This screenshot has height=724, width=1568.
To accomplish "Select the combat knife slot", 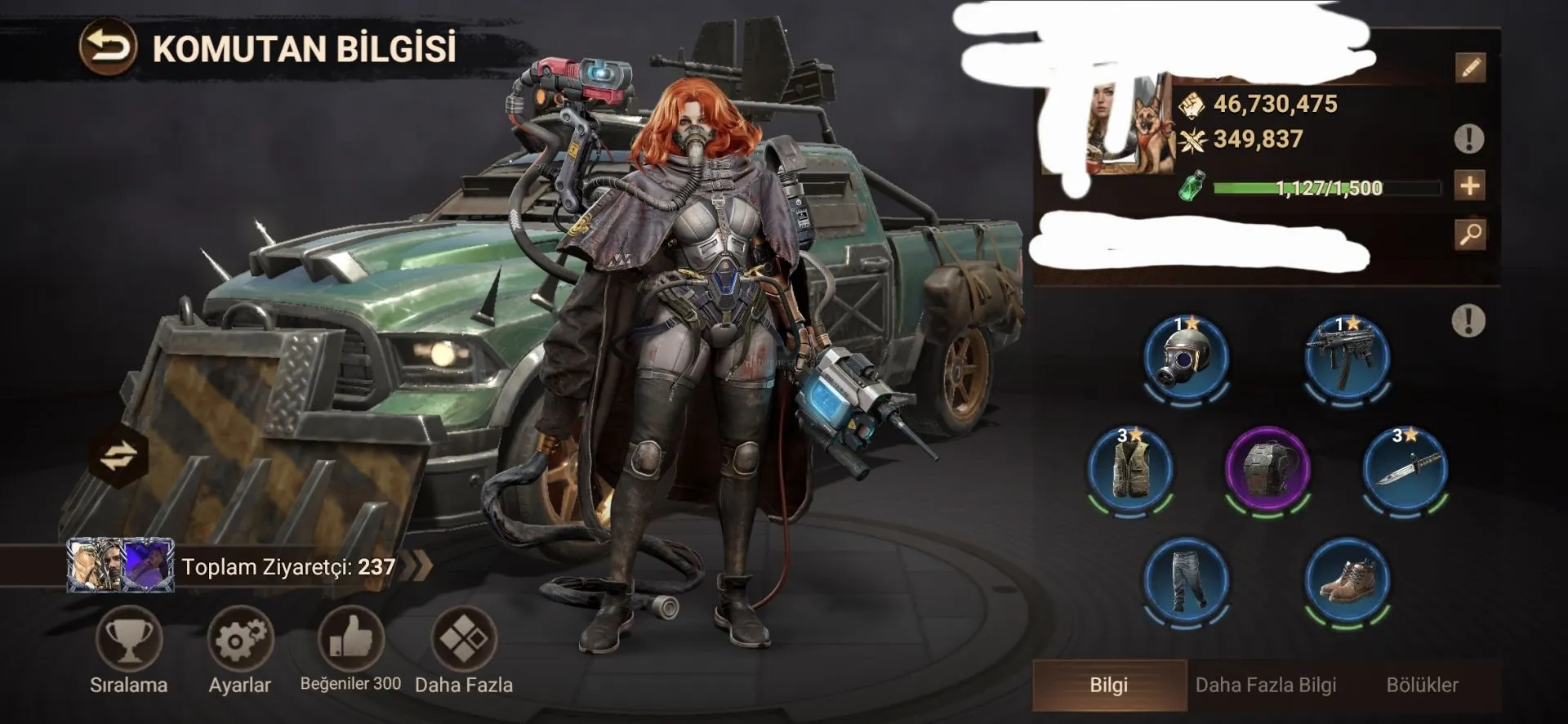I will (1405, 468).
